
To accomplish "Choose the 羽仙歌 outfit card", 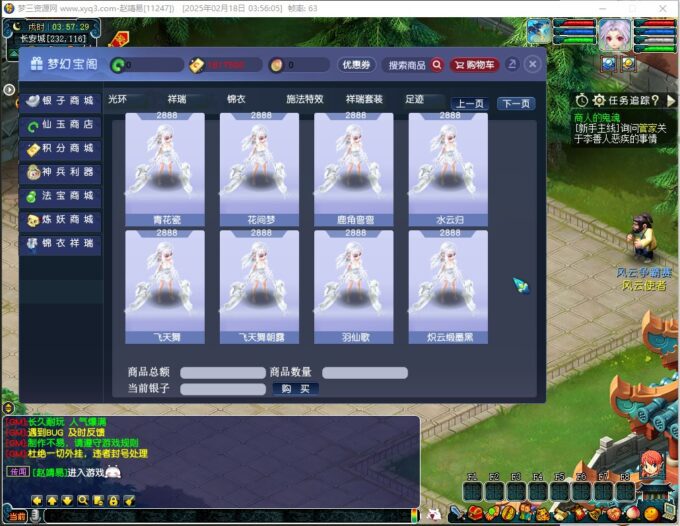I will (353, 286).
